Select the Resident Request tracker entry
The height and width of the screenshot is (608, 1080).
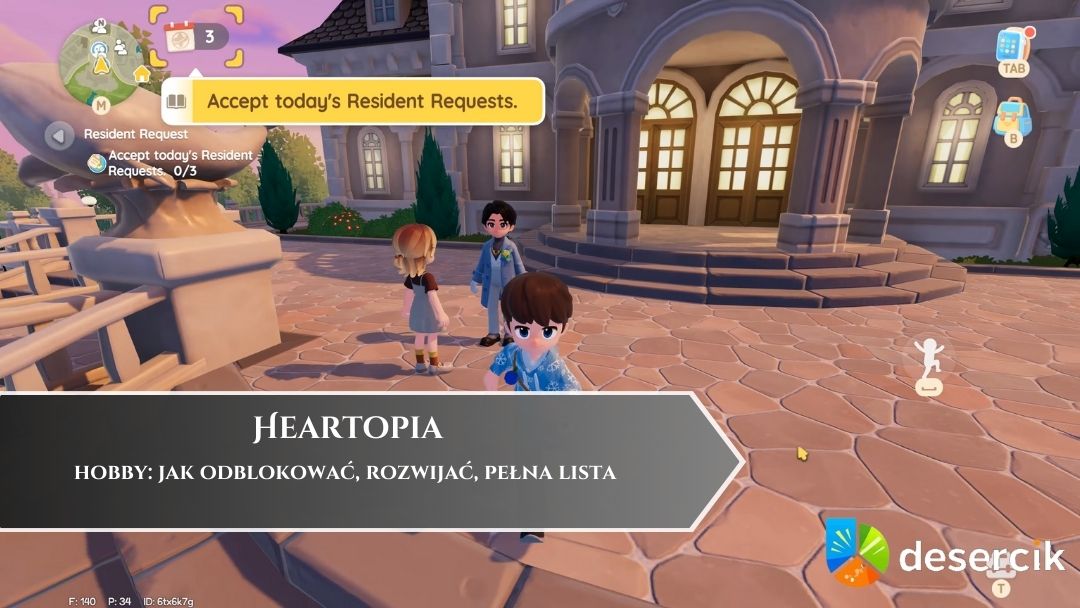pyautogui.click(x=136, y=134)
